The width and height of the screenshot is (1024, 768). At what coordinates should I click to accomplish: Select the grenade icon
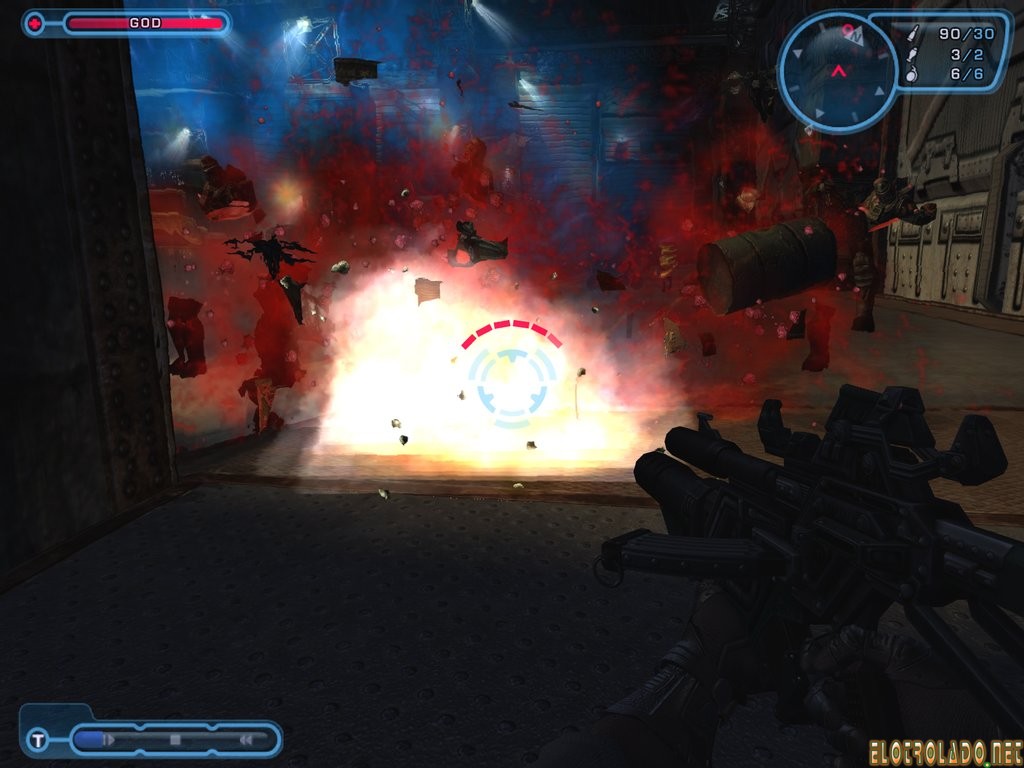(910, 74)
